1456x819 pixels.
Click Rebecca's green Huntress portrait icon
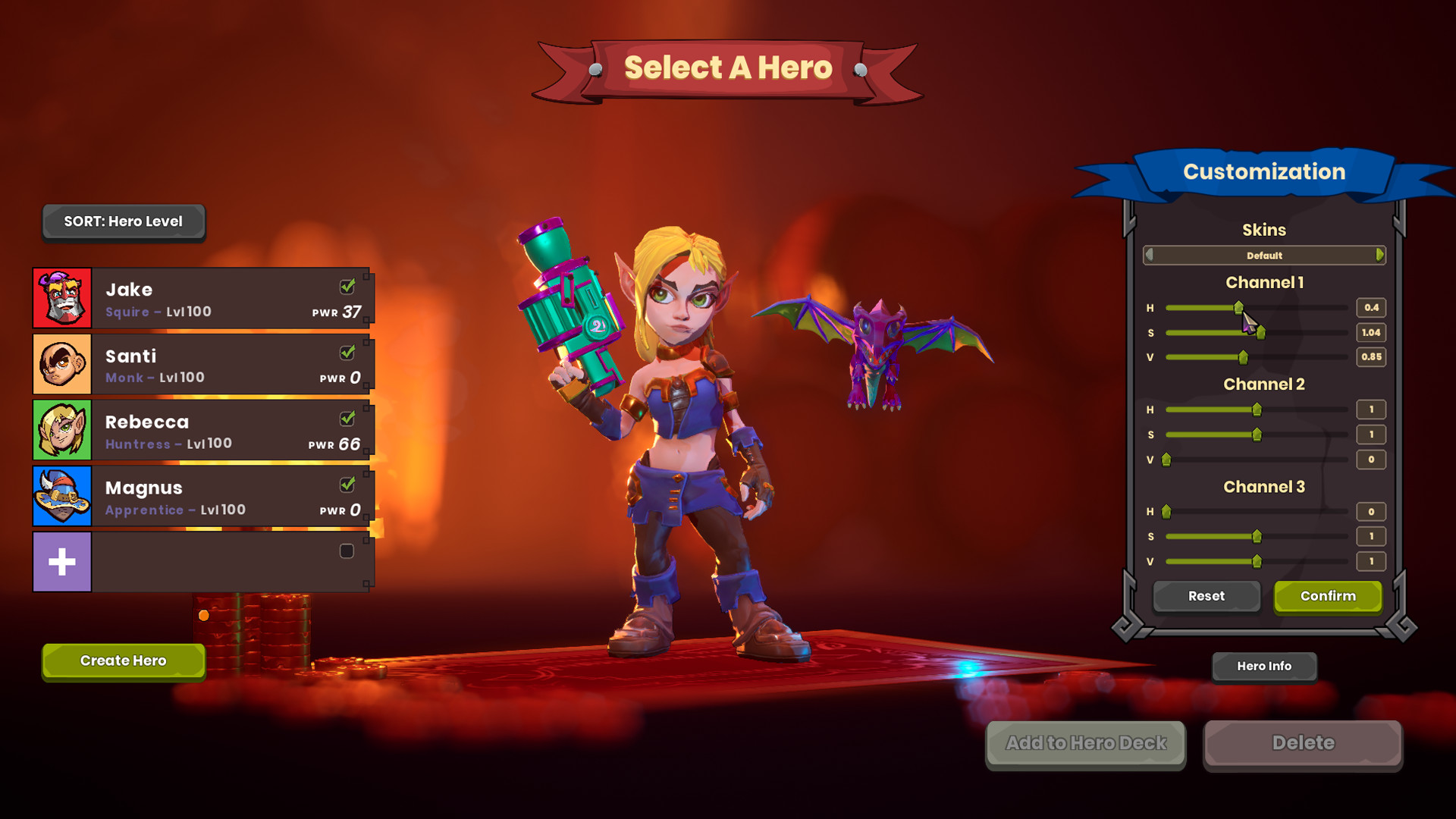62,430
